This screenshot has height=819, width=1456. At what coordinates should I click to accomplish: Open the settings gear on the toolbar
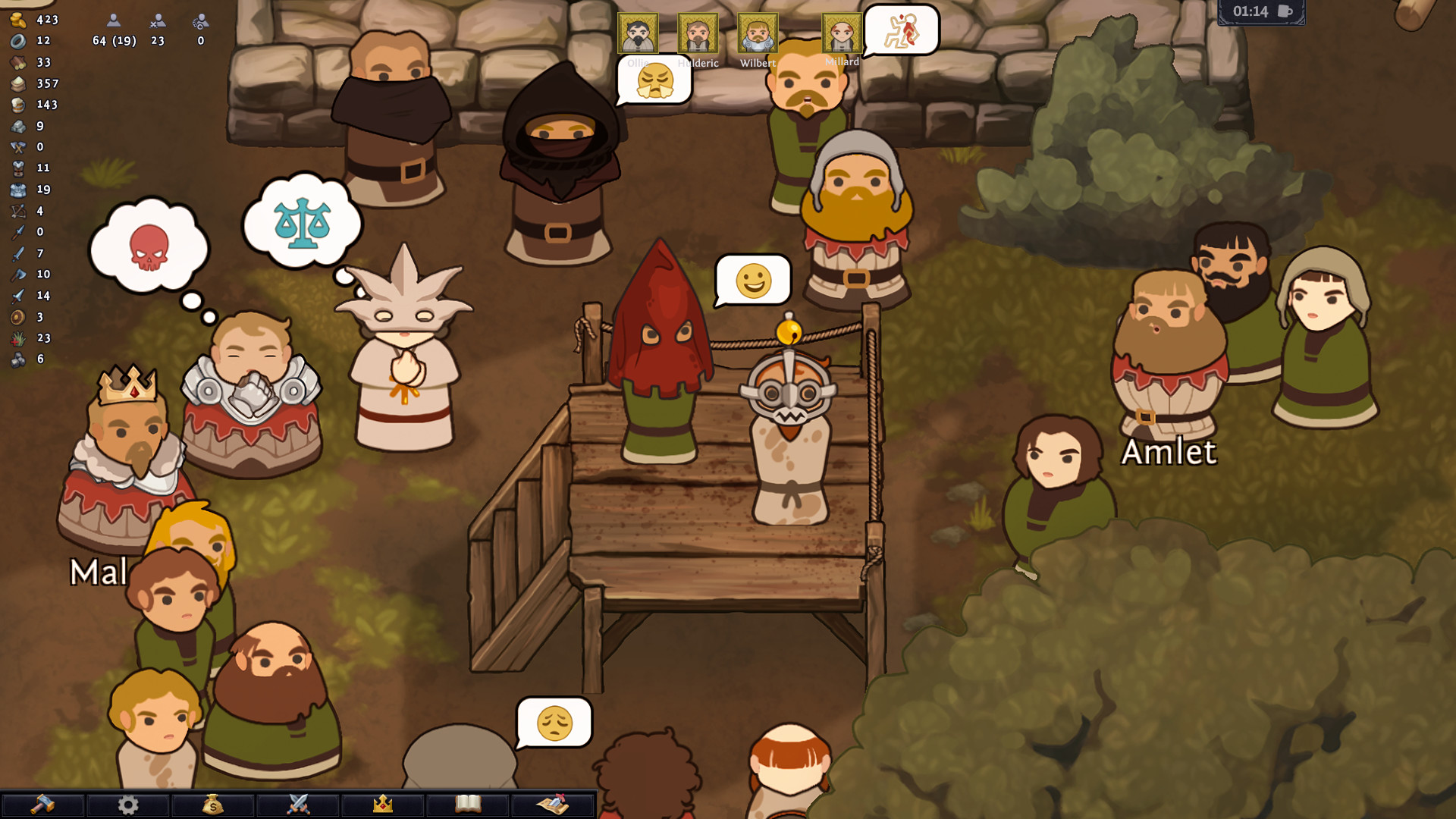[128, 806]
